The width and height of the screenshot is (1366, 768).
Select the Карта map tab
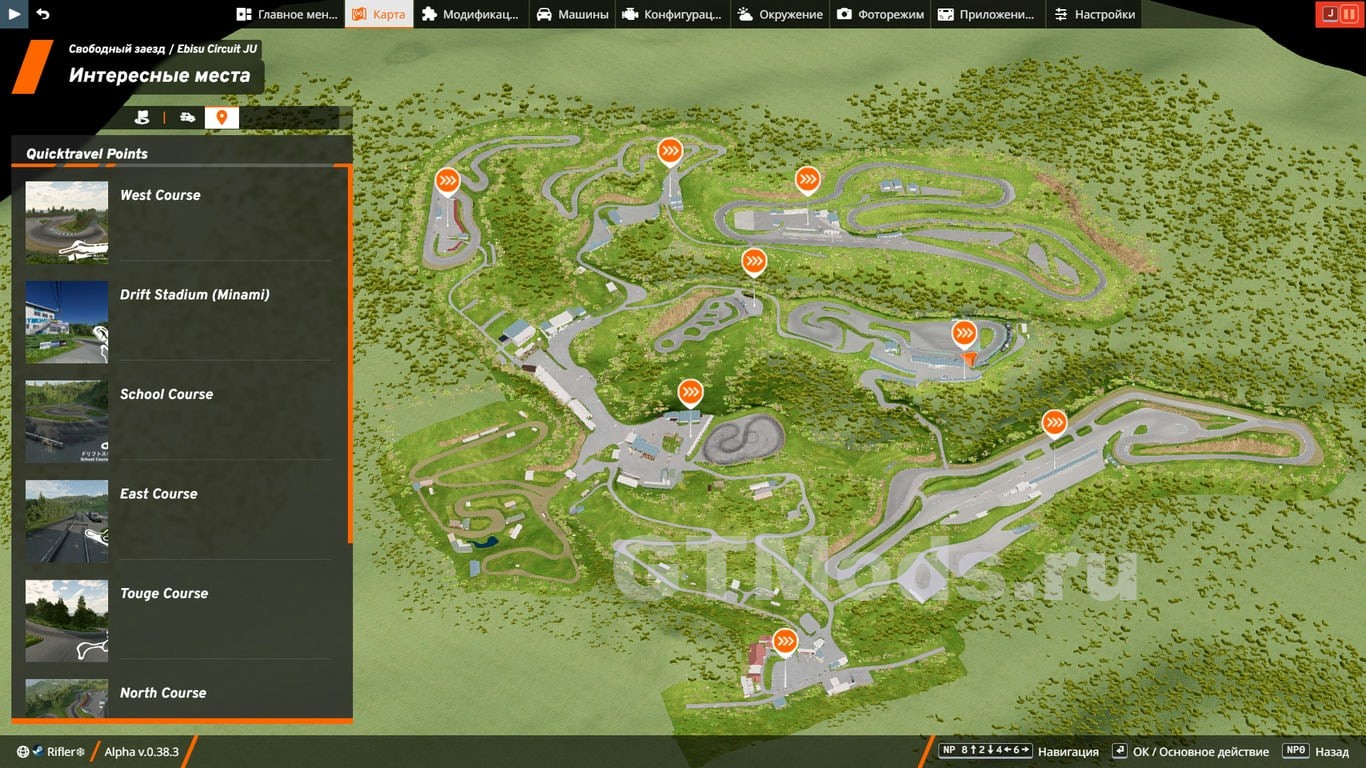[379, 14]
